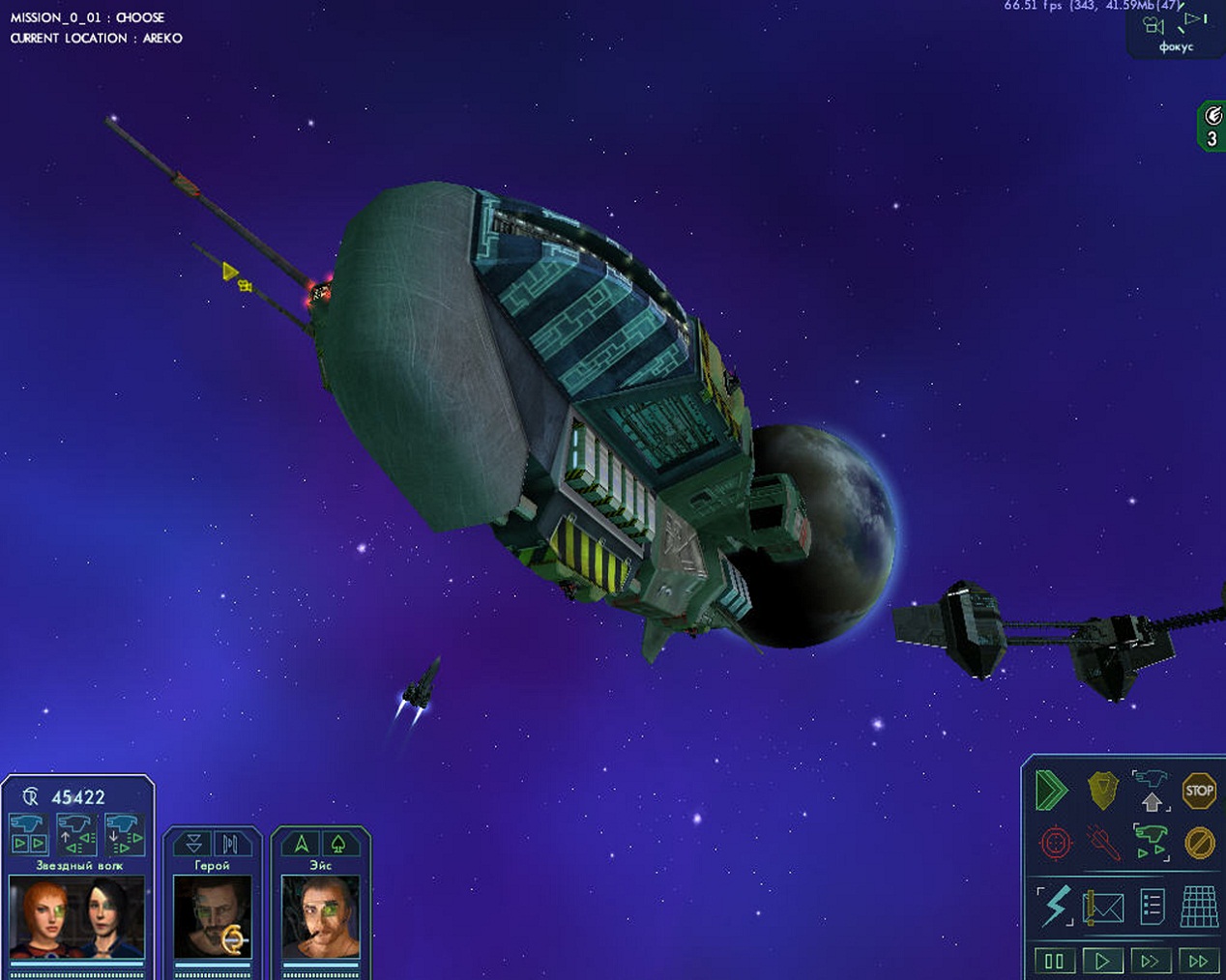This screenshot has height=980, width=1226.
Task: Choose the Эйс pilot portrait
Action: point(321,916)
